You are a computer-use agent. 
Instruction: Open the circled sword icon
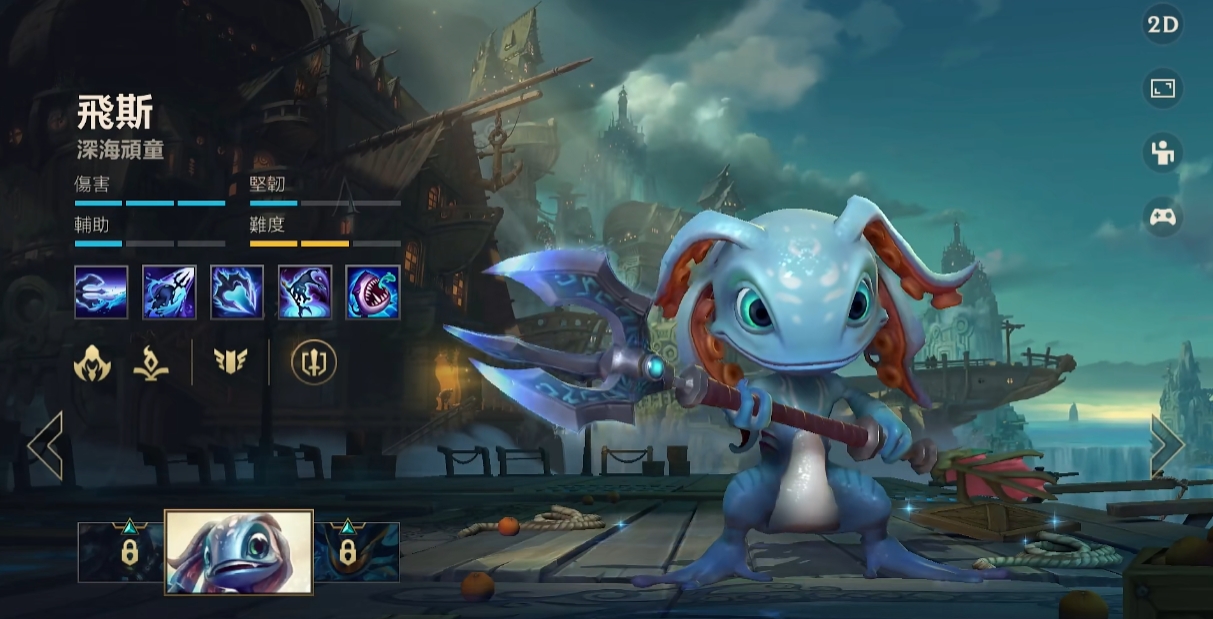314,362
